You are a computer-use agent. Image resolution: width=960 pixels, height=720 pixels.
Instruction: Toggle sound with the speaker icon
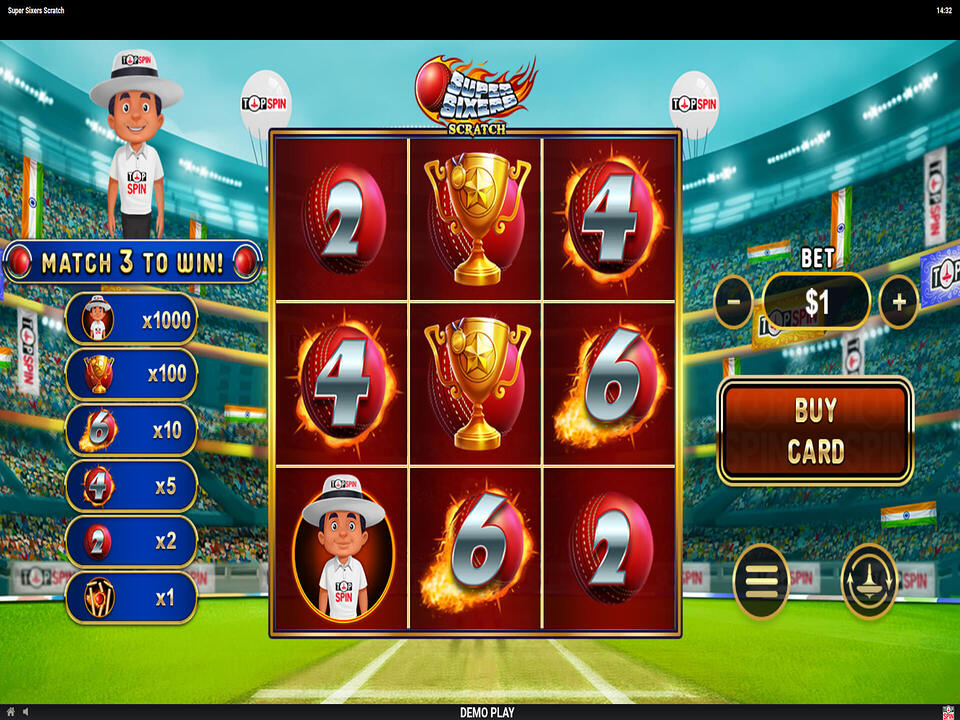point(25,712)
